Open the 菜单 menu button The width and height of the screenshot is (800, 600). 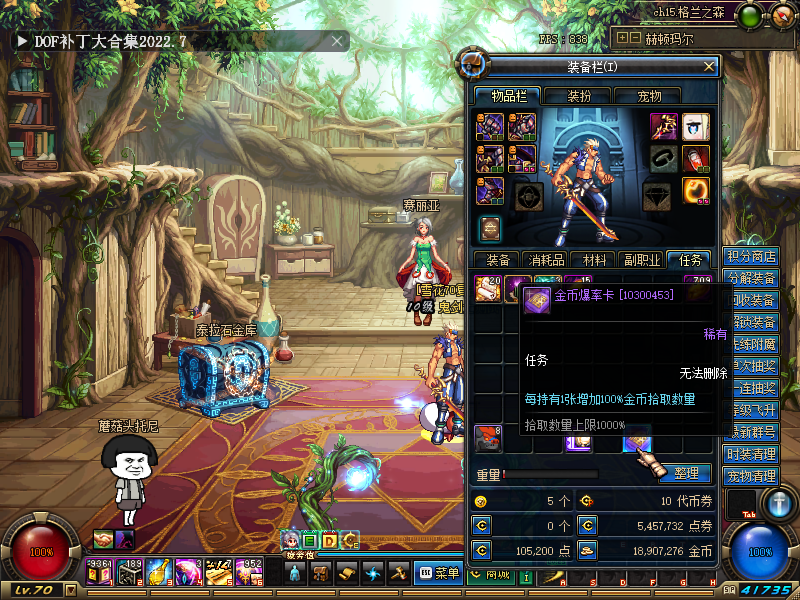(438, 573)
